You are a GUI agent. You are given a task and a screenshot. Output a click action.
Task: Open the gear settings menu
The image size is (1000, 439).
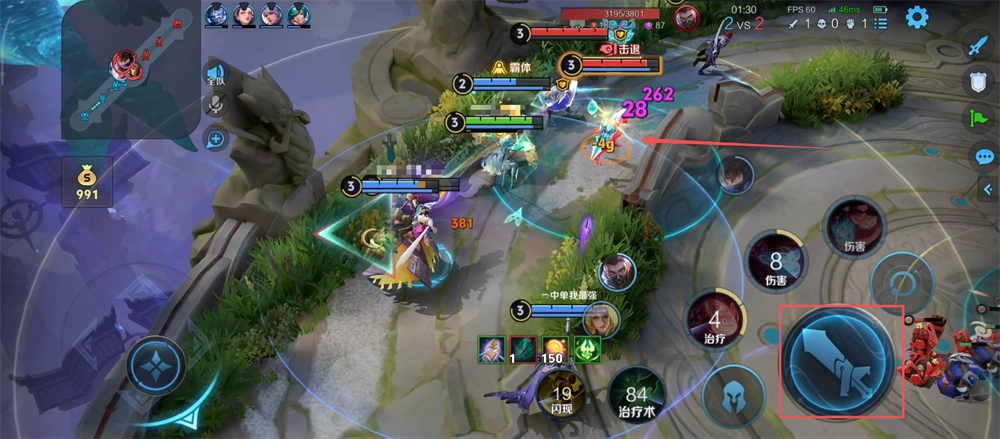click(x=917, y=17)
